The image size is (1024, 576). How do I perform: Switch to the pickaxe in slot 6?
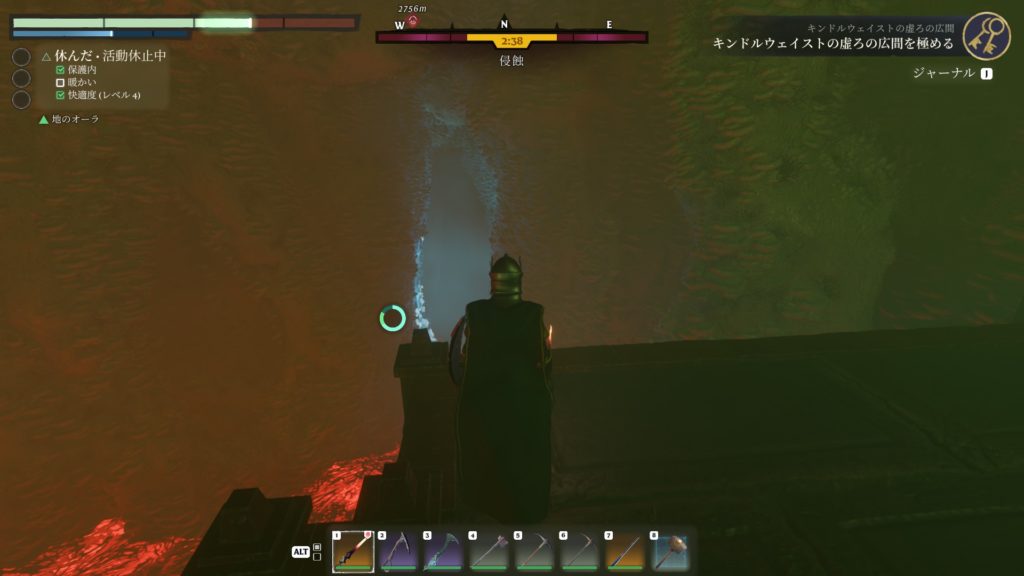(x=580, y=553)
